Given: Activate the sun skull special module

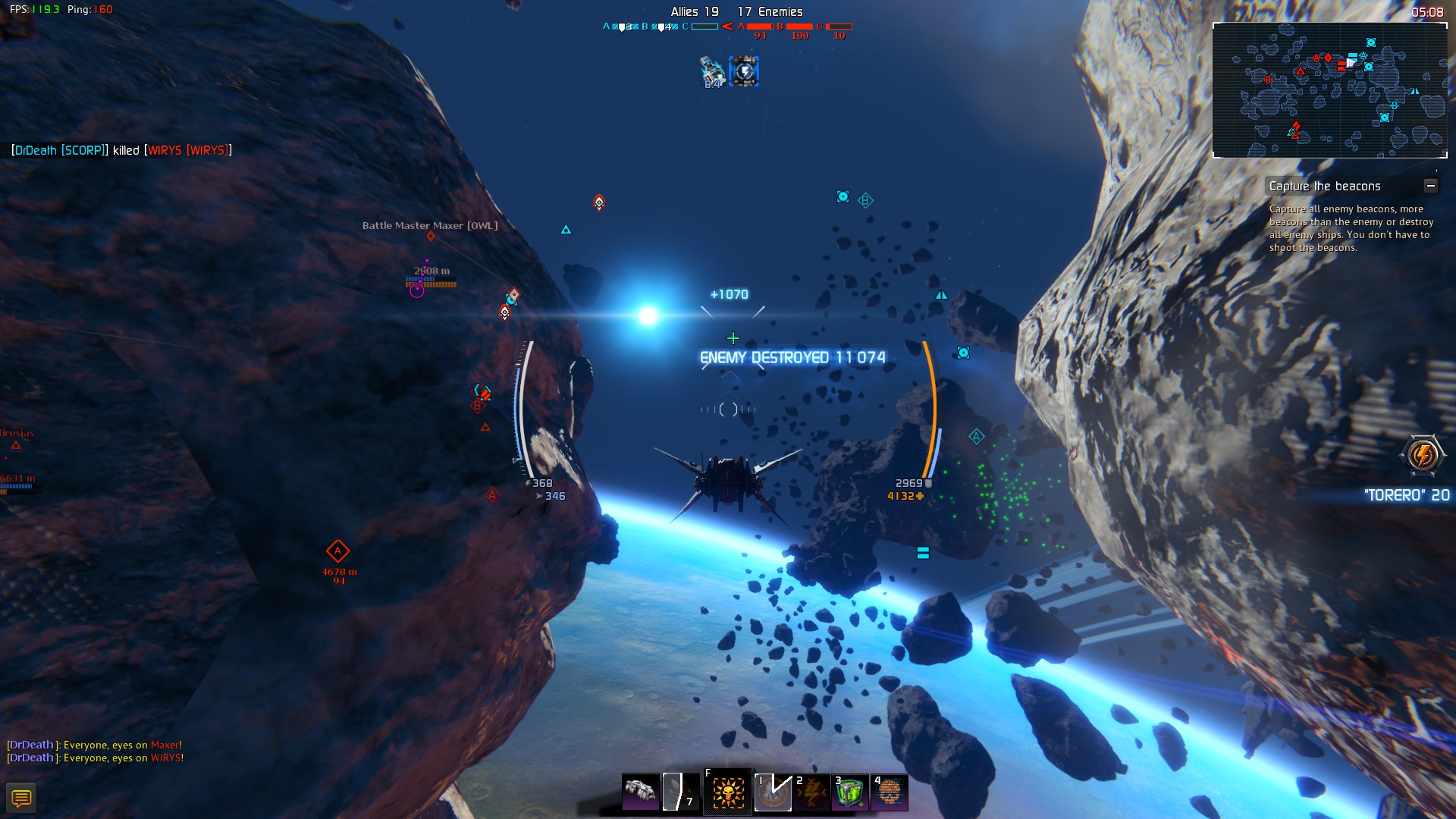Looking at the screenshot, I should [727, 792].
